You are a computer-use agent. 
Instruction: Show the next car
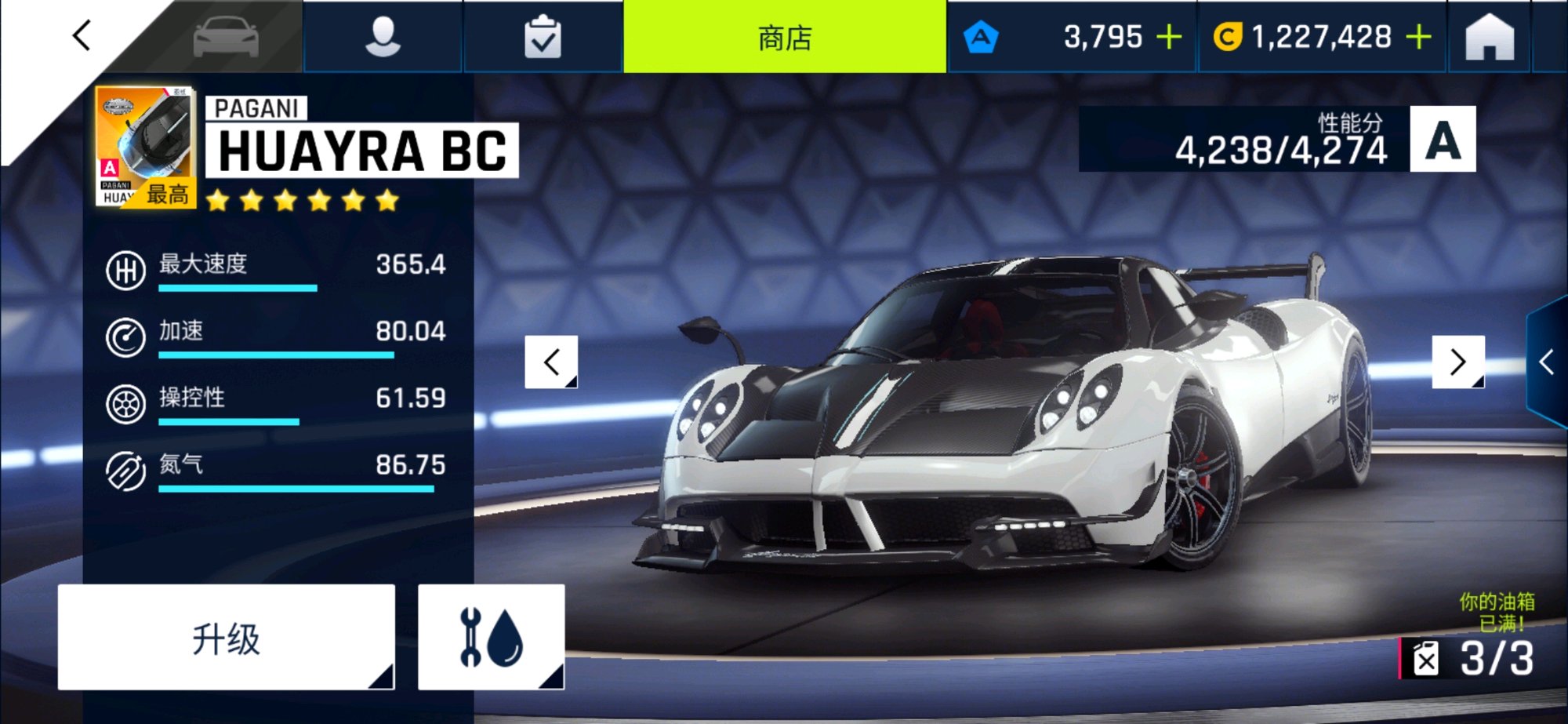tap(1457, 362)
